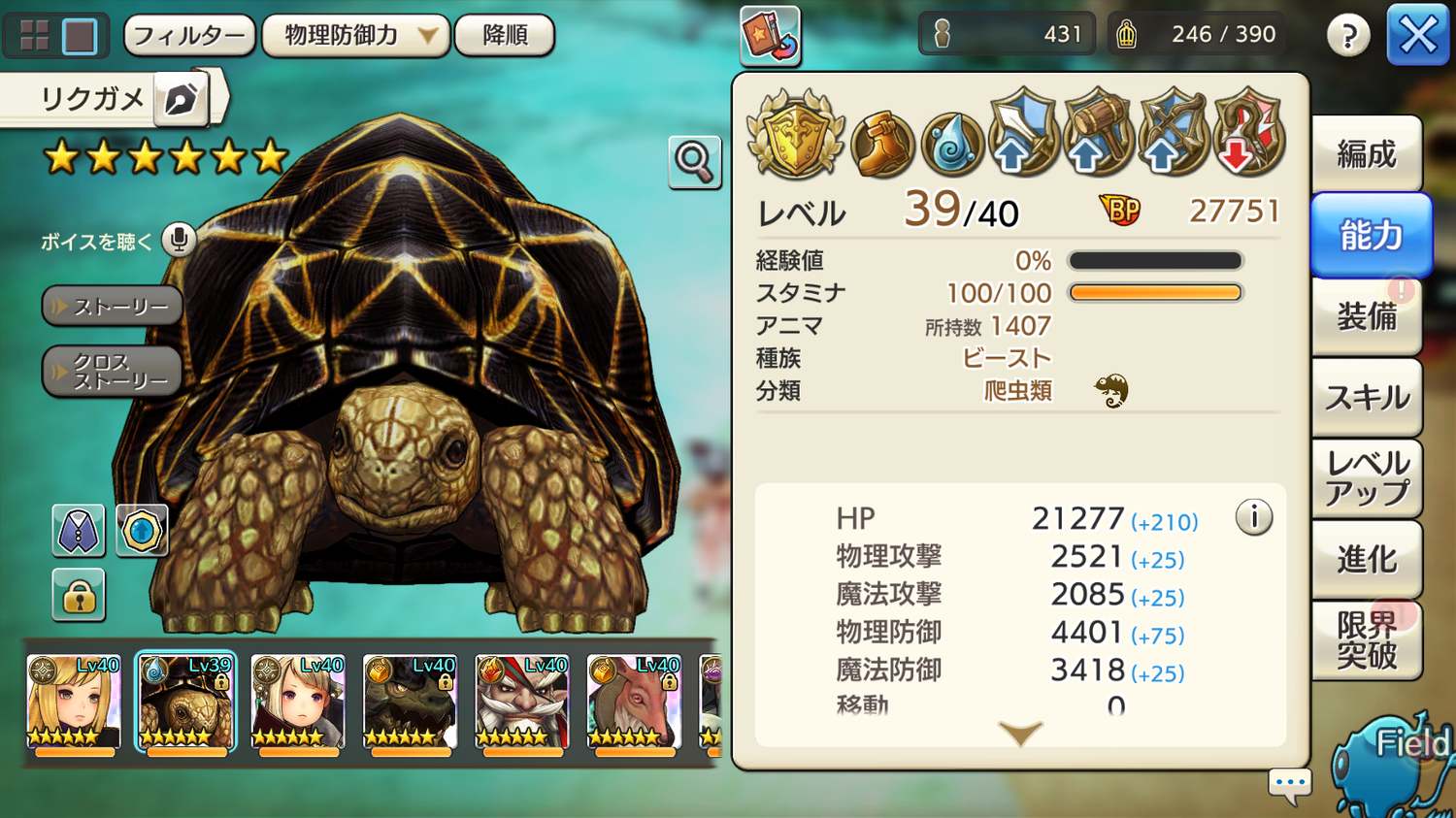Edit the リクガメ name with pen icon

click(182, 99)
